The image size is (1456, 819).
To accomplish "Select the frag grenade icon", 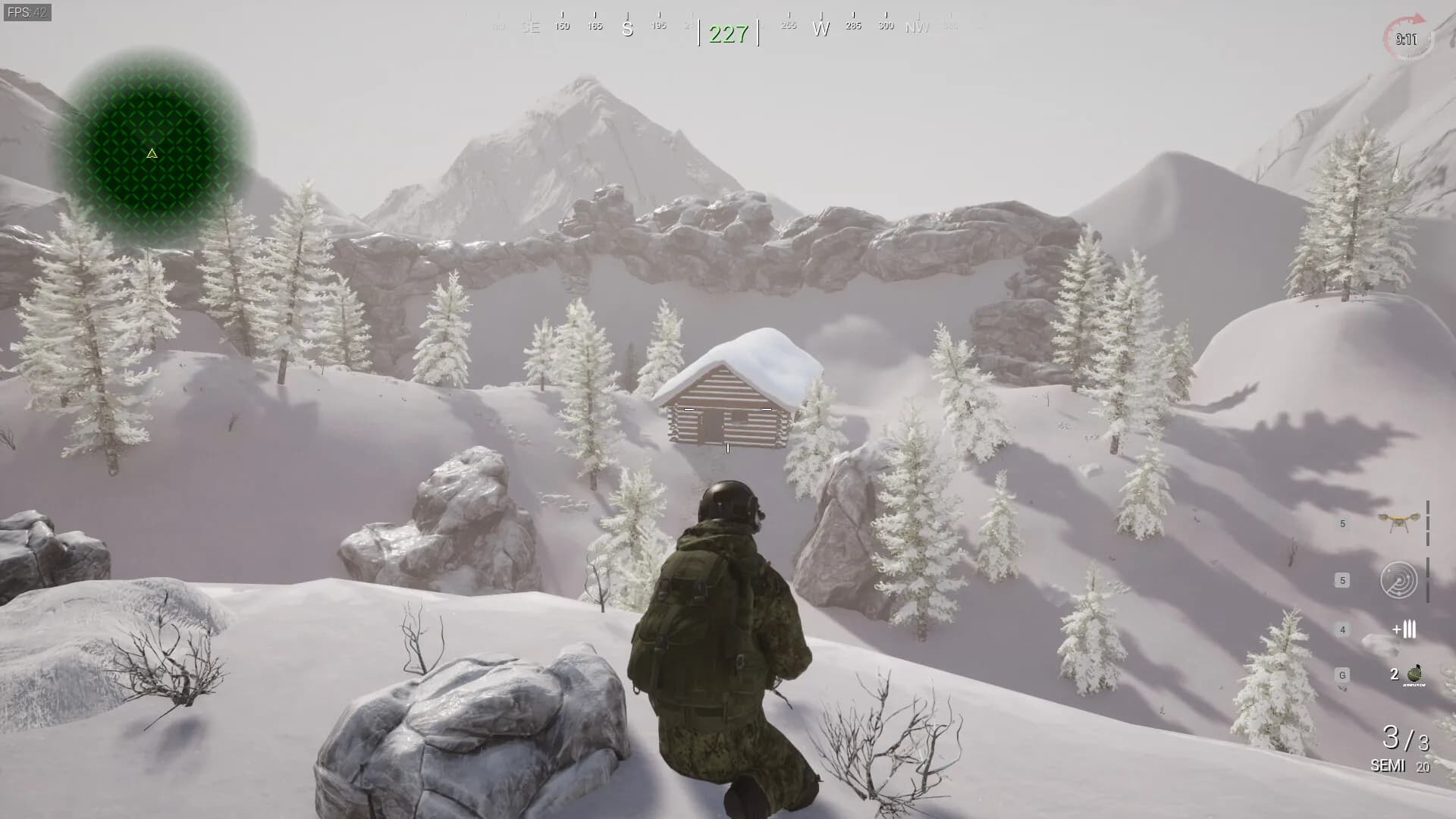I will (x=1414, y=674).
